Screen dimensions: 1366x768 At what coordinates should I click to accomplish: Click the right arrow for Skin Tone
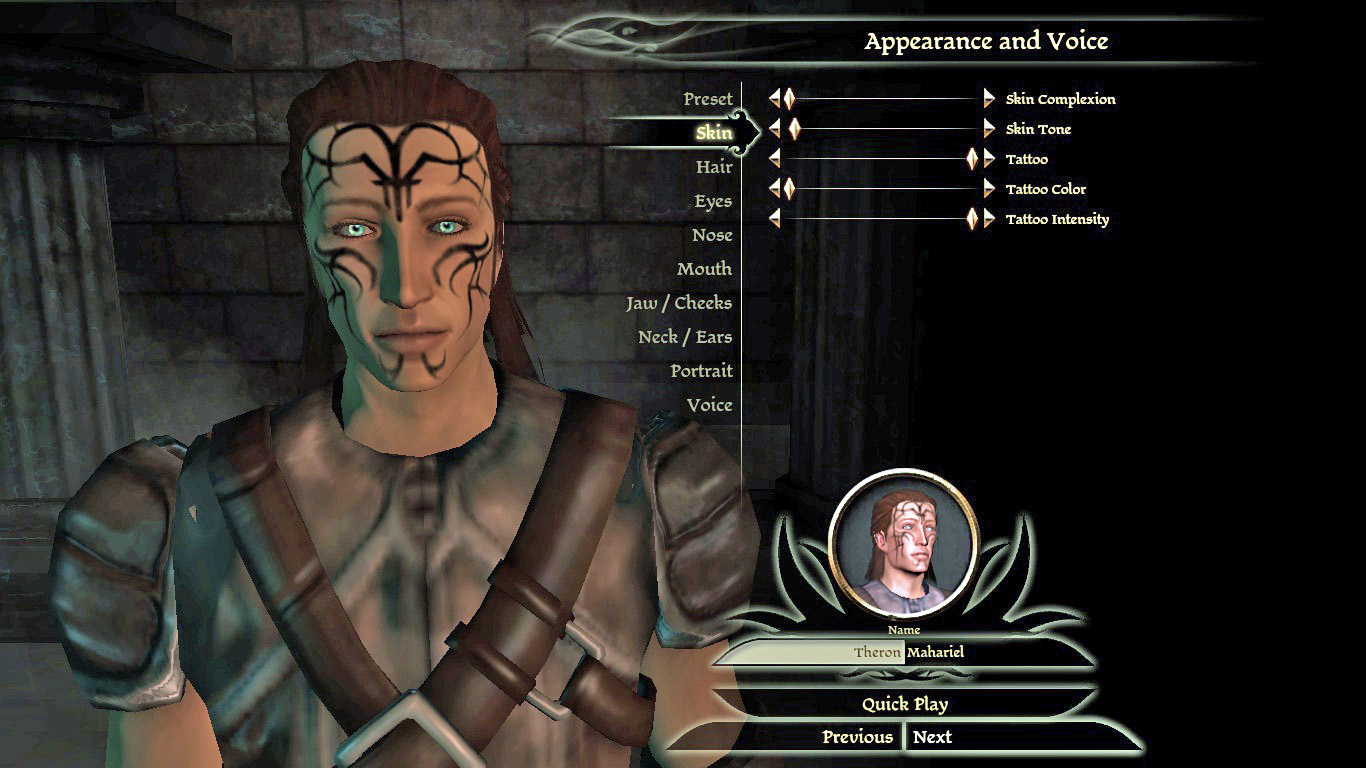pos(989,129)
